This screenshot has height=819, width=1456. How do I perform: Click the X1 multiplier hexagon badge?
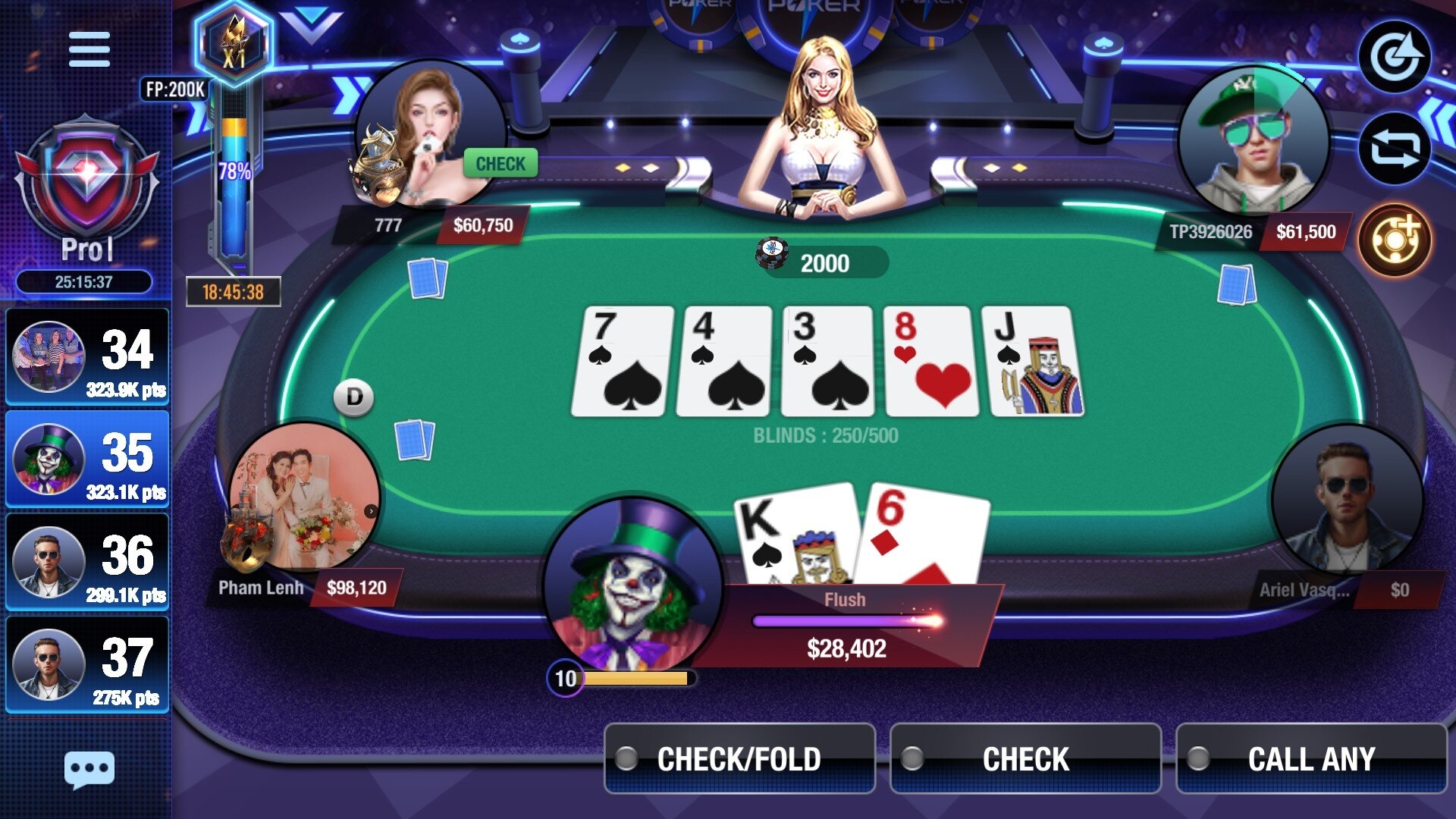[x=234, y=44]
